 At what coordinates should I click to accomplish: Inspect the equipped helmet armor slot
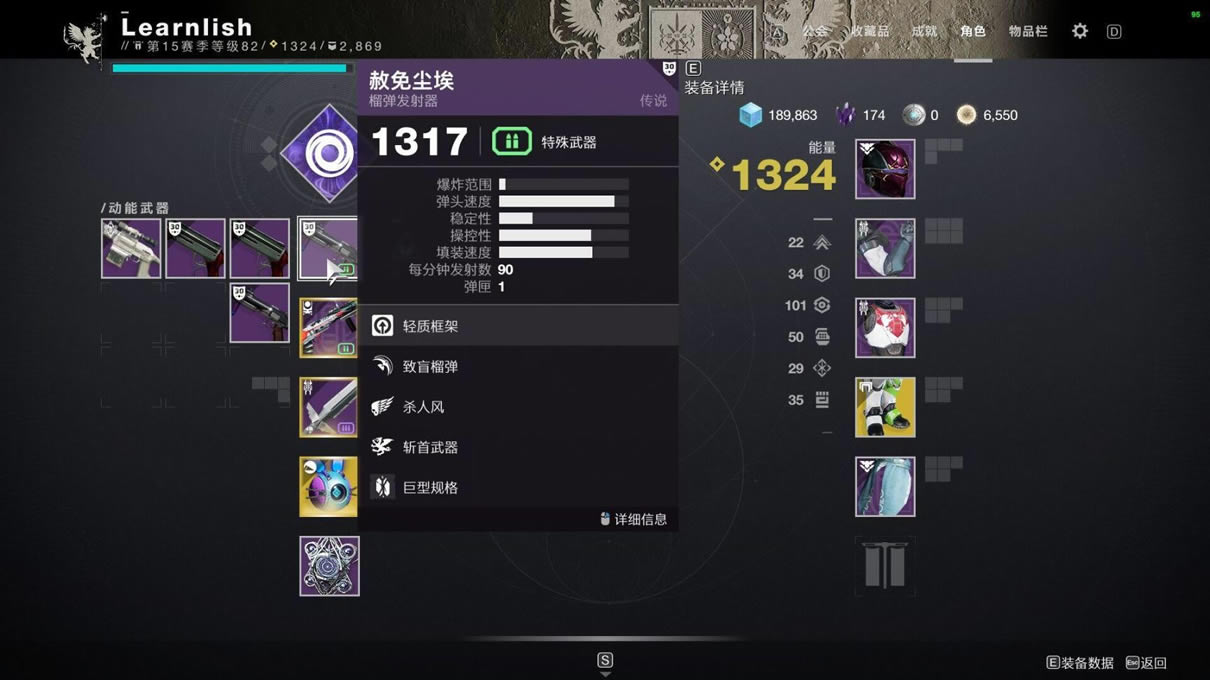[x=885, y=169]
